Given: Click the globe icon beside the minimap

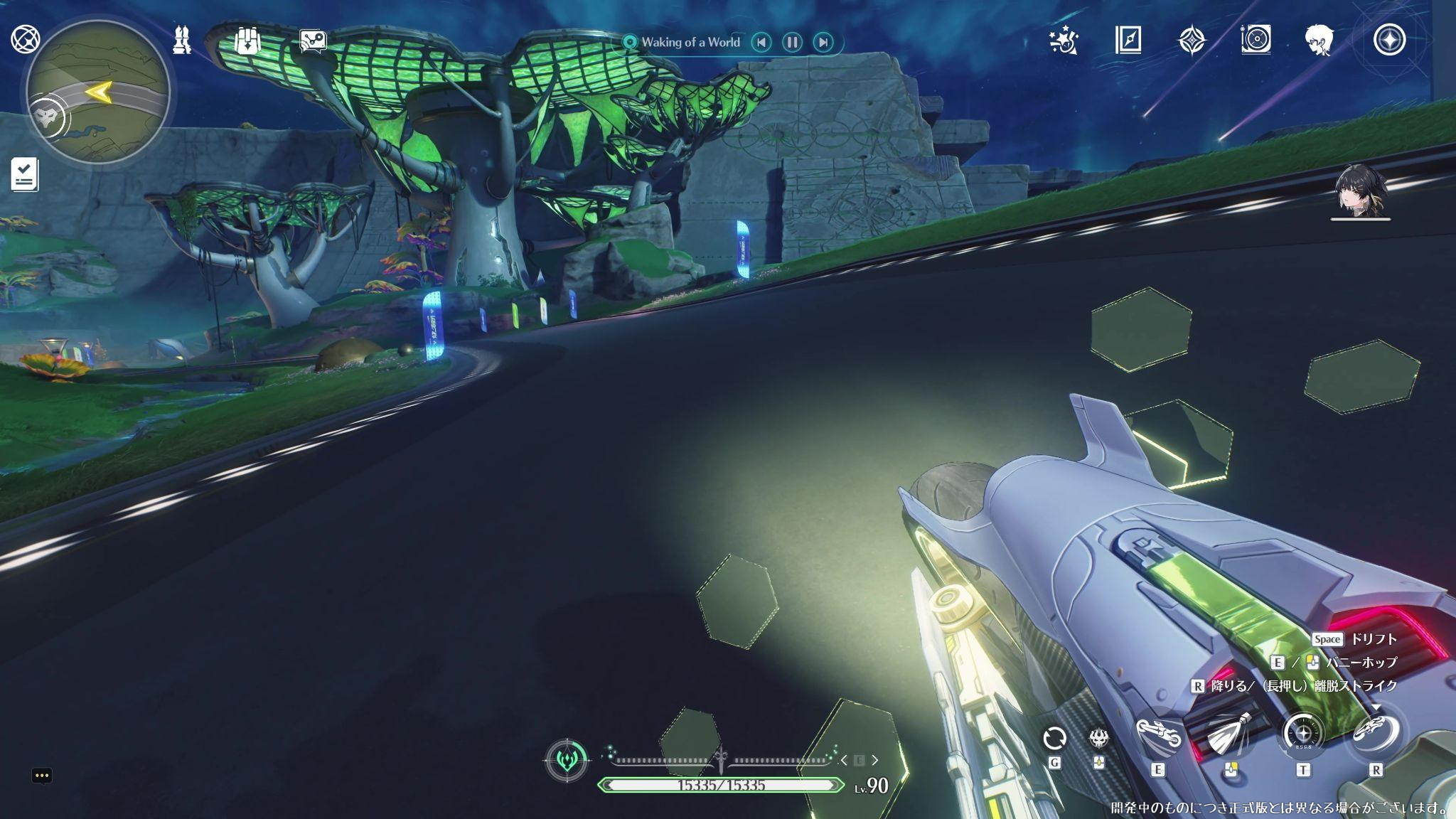Looking at the screenshot, I should pos(26,39).
